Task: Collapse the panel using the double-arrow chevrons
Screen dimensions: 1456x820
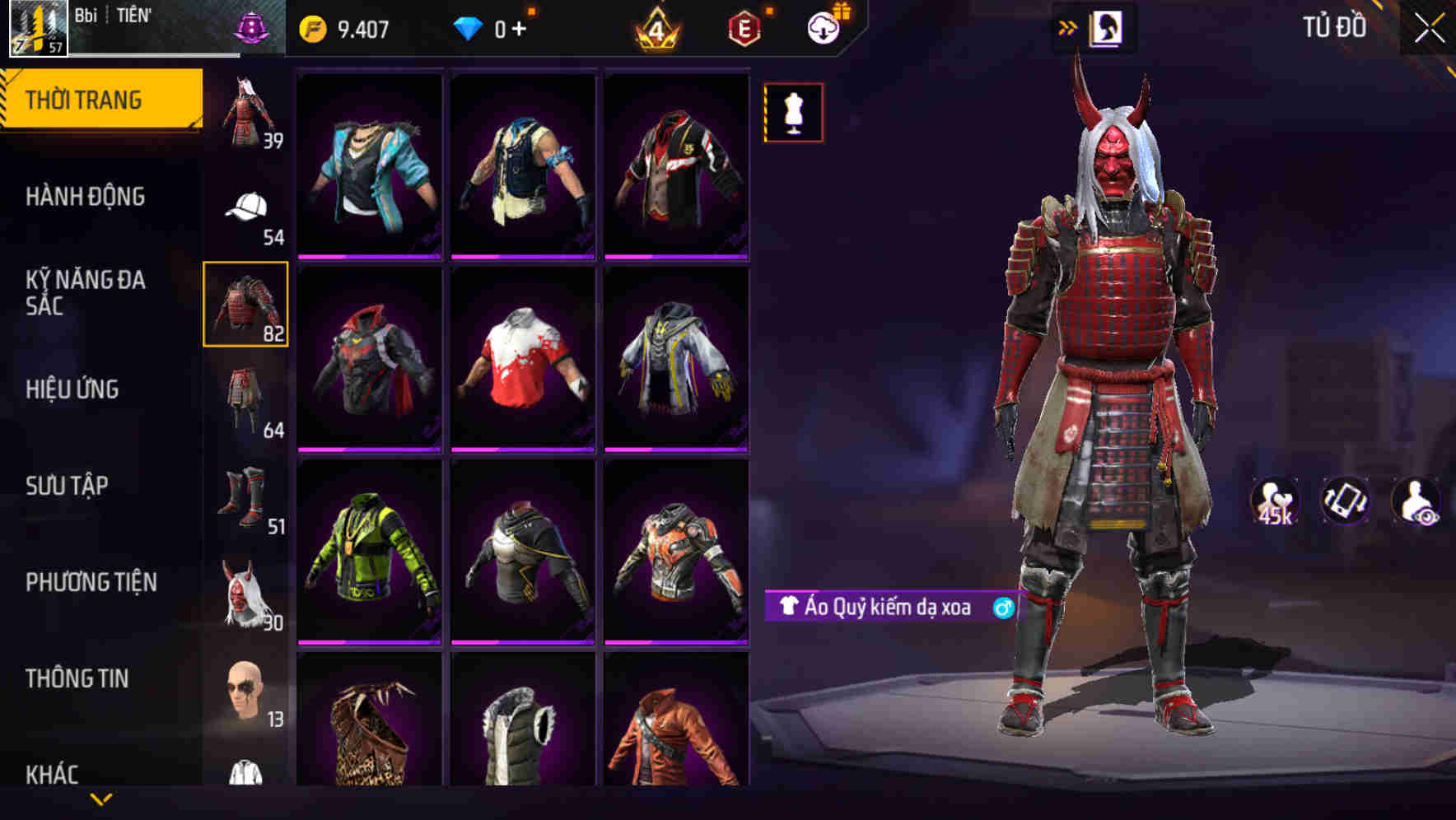Action: click(x=1066, y=27)
